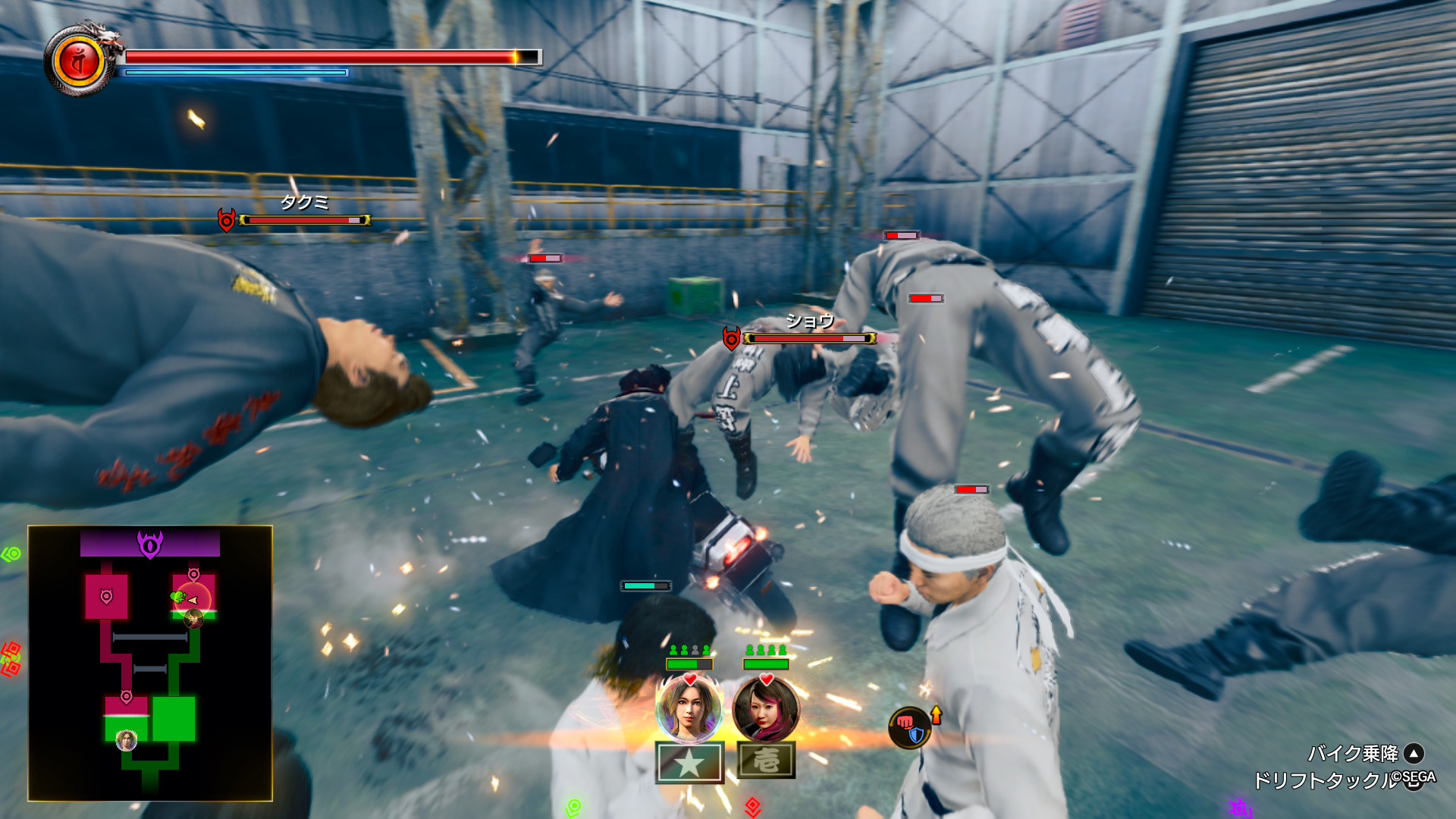Select the brown-haired ally portrait

tap(689, 708)
